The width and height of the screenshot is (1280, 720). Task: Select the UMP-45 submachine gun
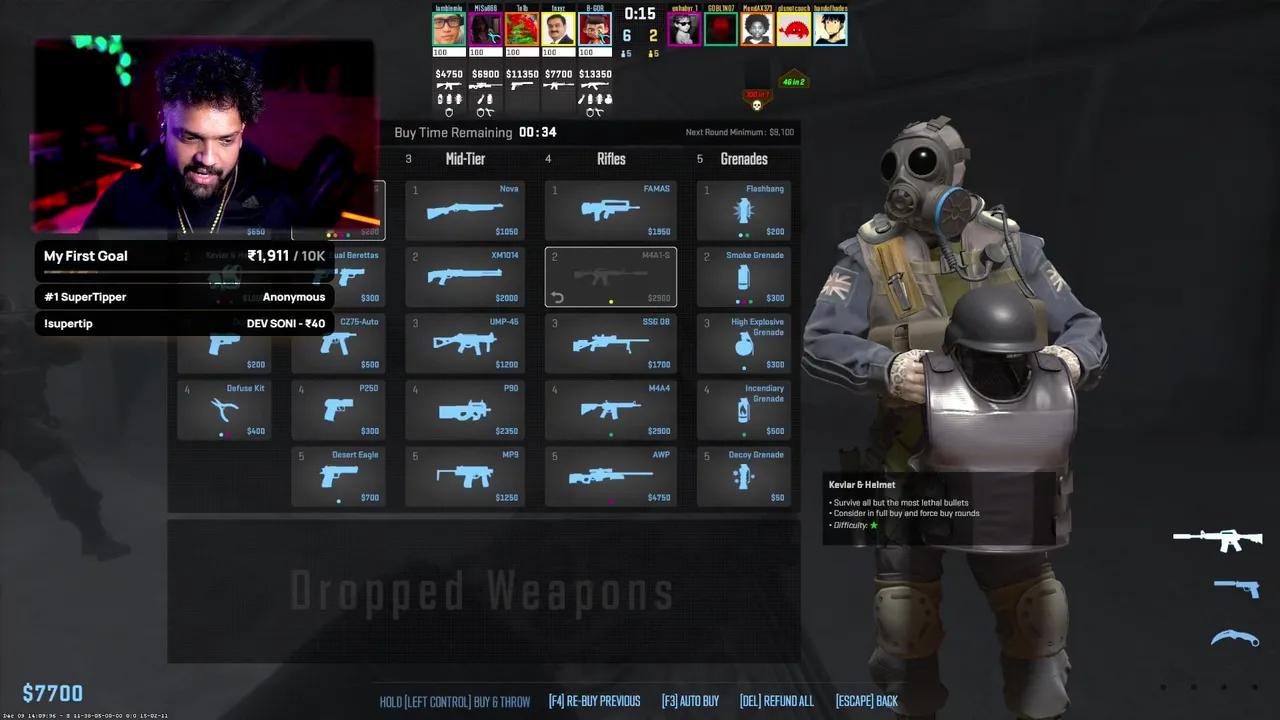coord(465,343)
